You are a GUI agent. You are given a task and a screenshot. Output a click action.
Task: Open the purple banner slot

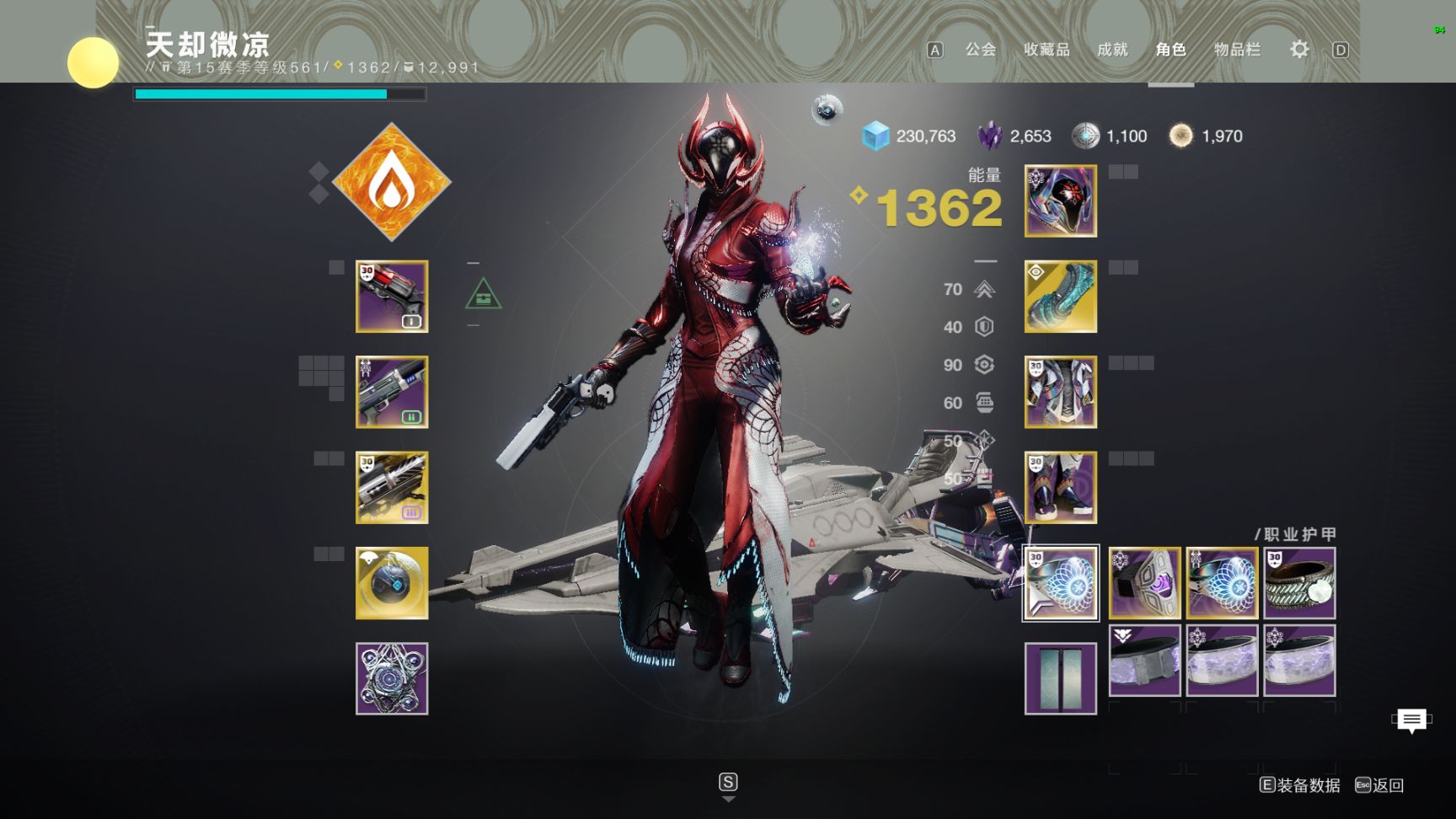1061,678
